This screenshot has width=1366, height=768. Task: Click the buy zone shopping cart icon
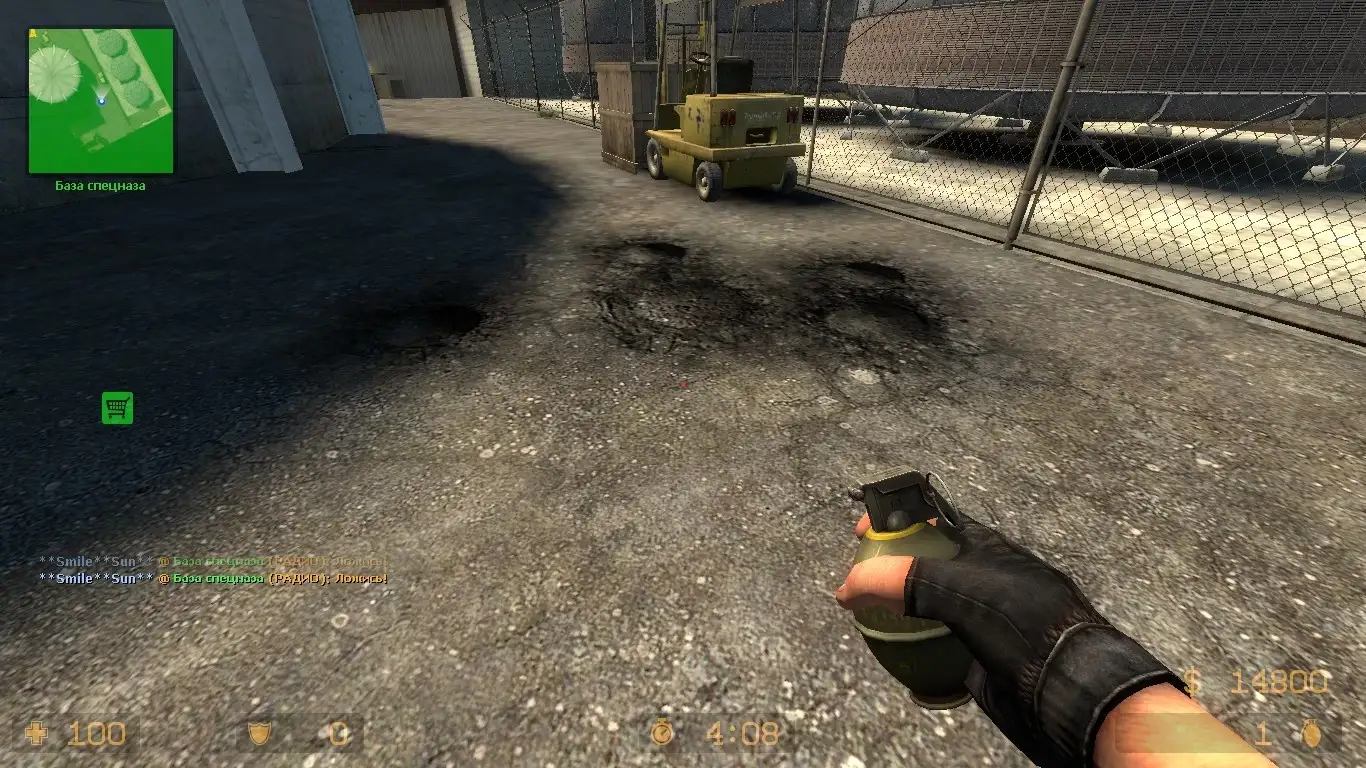117,408
